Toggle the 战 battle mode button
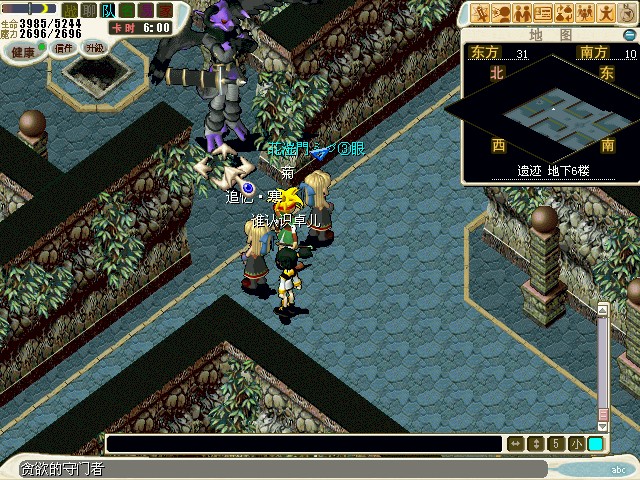 click(70, 9)
